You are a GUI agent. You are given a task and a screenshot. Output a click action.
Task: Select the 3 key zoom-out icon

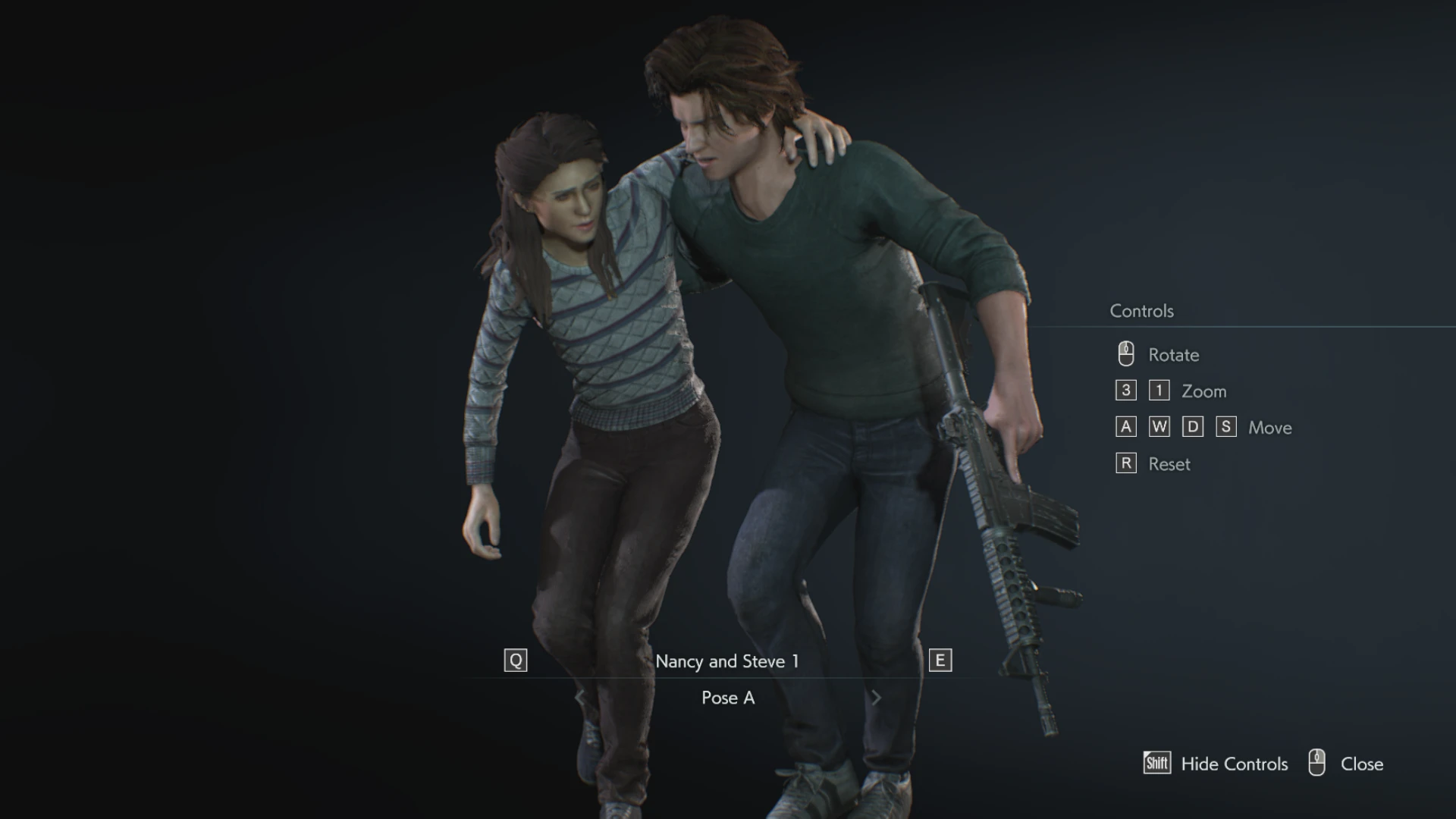click(1125, 390)
